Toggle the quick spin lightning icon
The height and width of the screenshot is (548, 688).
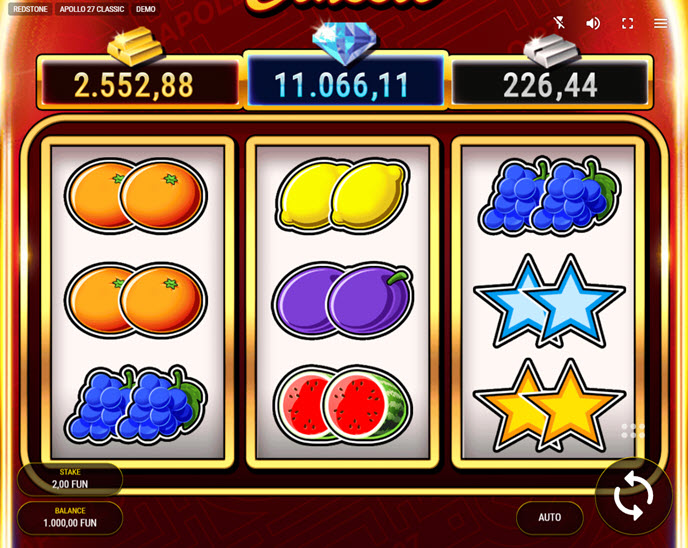click(x=560, y=23)
